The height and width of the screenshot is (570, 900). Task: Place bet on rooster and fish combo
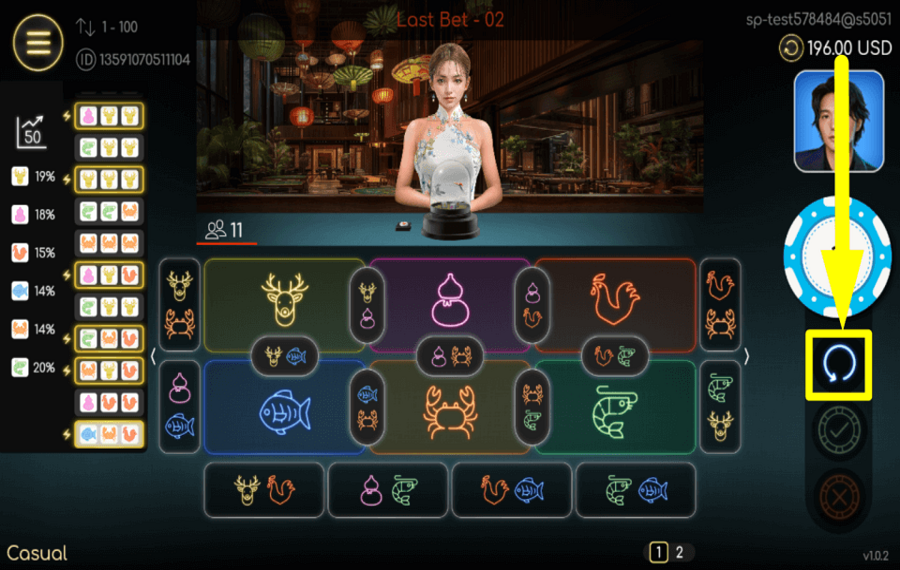512,490
